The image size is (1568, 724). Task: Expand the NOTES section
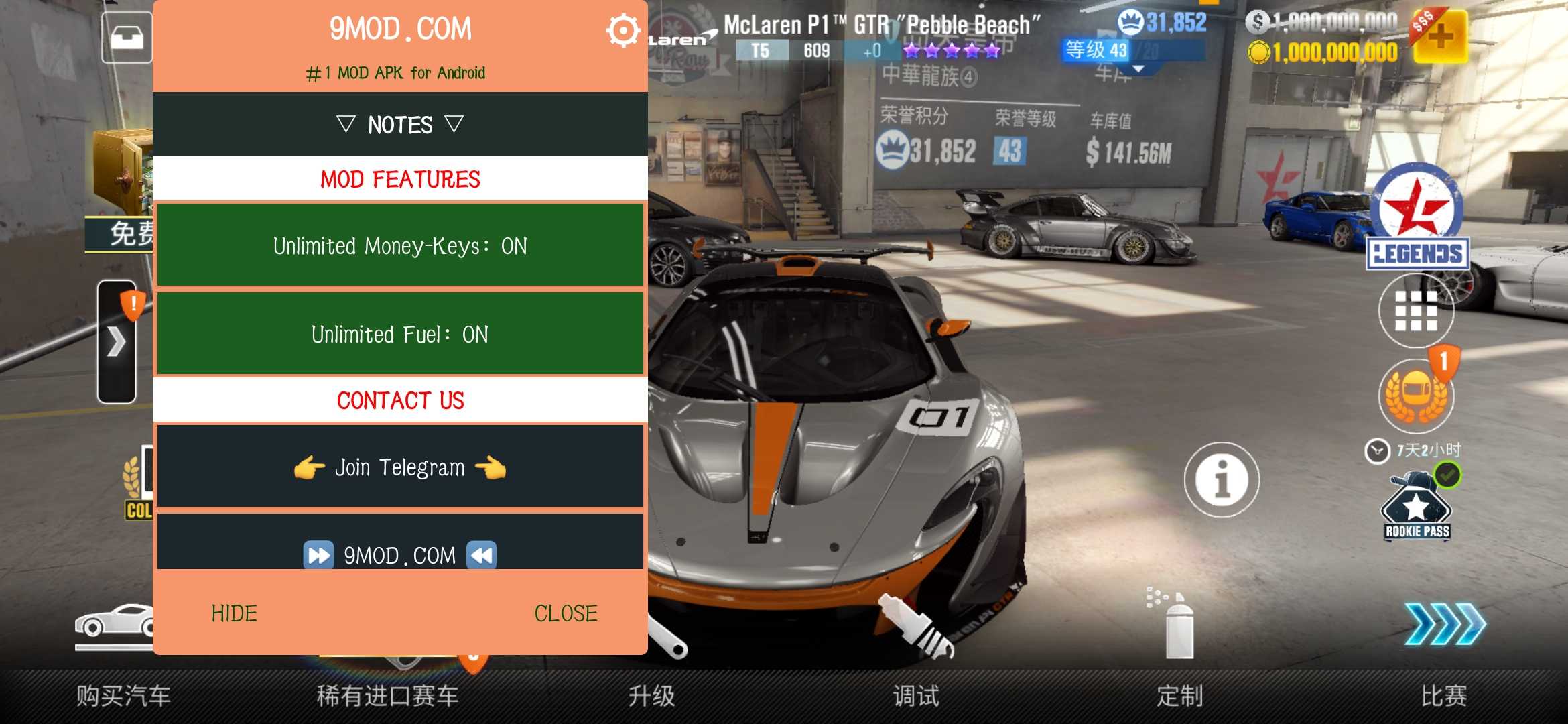coord(400,125)
